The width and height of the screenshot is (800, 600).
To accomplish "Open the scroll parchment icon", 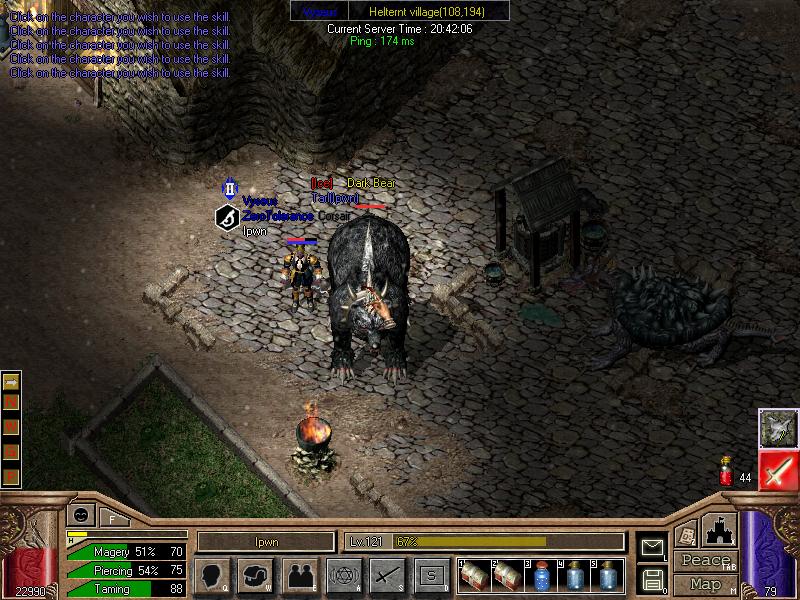I will (687, 534).
